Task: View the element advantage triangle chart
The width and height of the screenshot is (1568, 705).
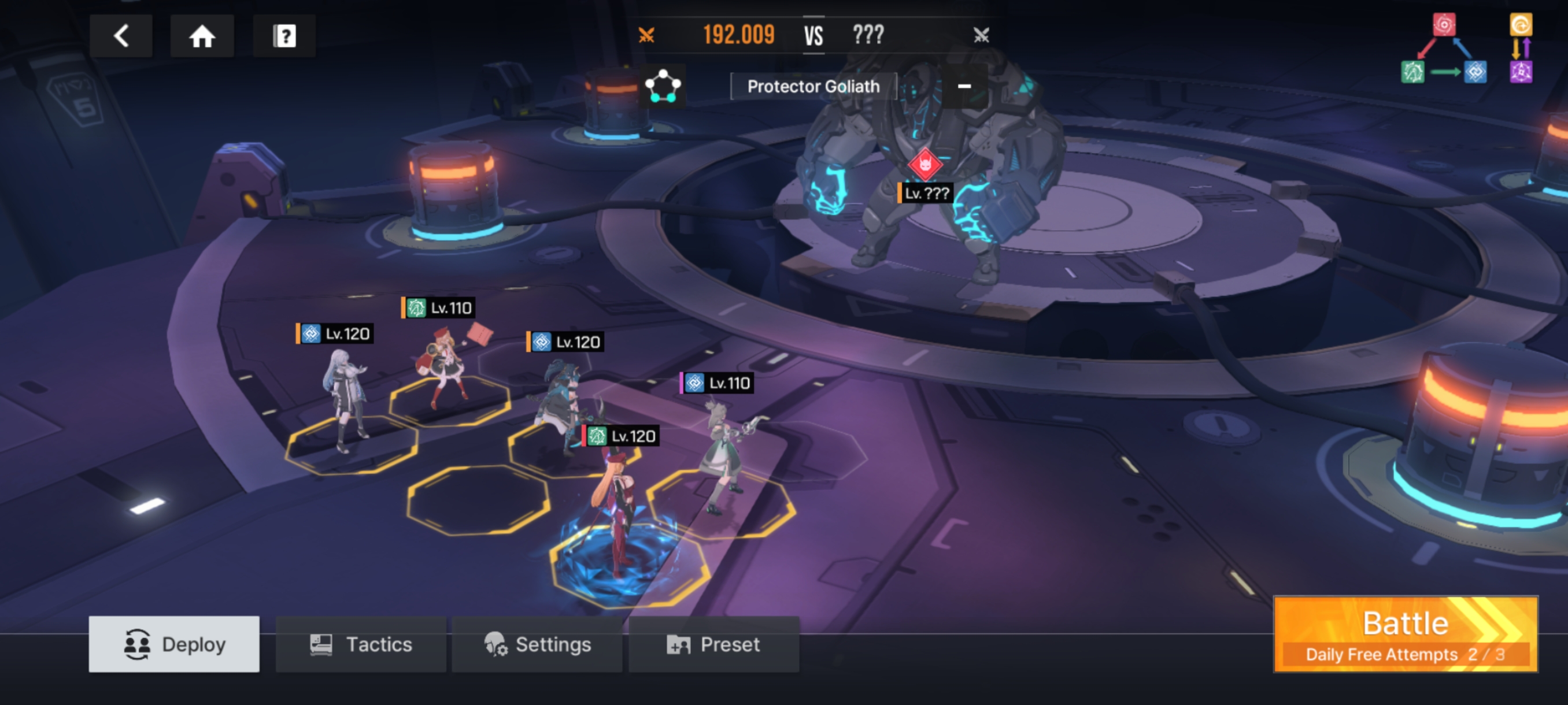Action: point(1444,50)
